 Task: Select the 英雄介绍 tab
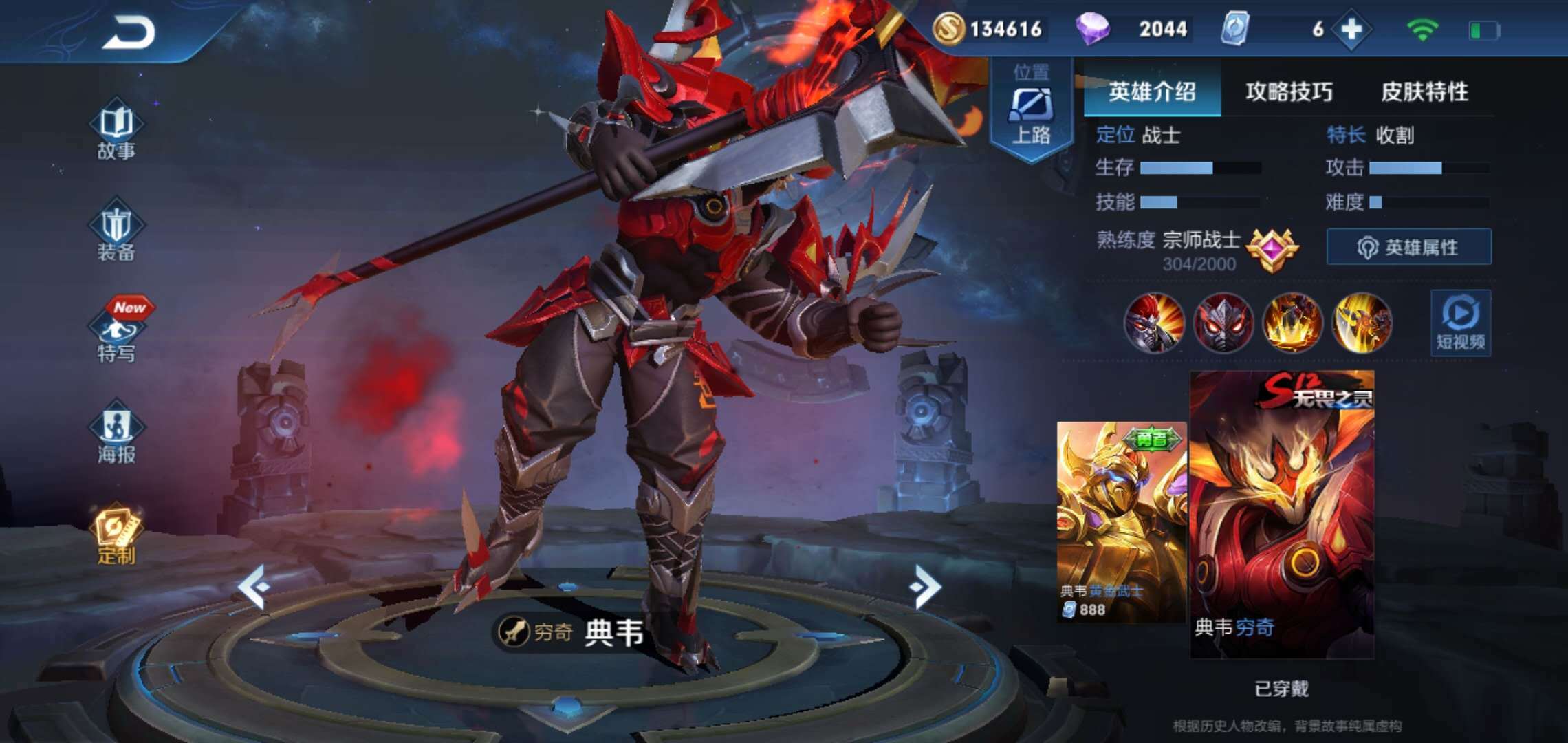1152,91
